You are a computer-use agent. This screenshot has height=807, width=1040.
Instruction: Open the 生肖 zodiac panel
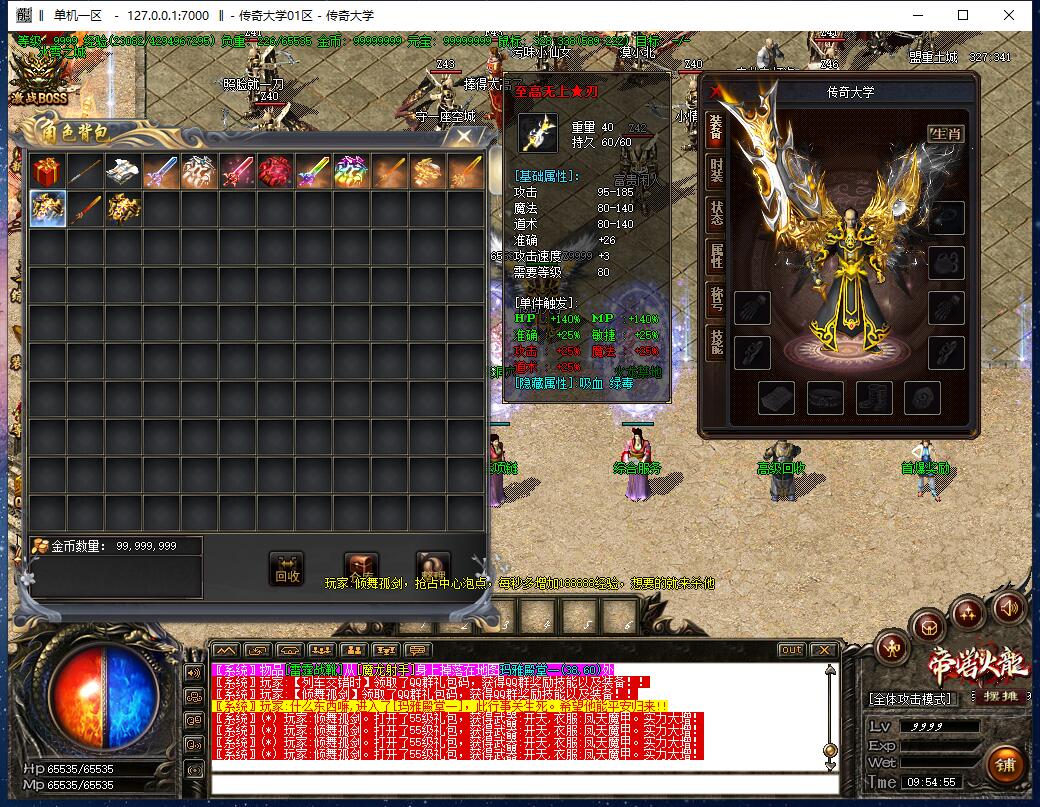coord(946,133)
